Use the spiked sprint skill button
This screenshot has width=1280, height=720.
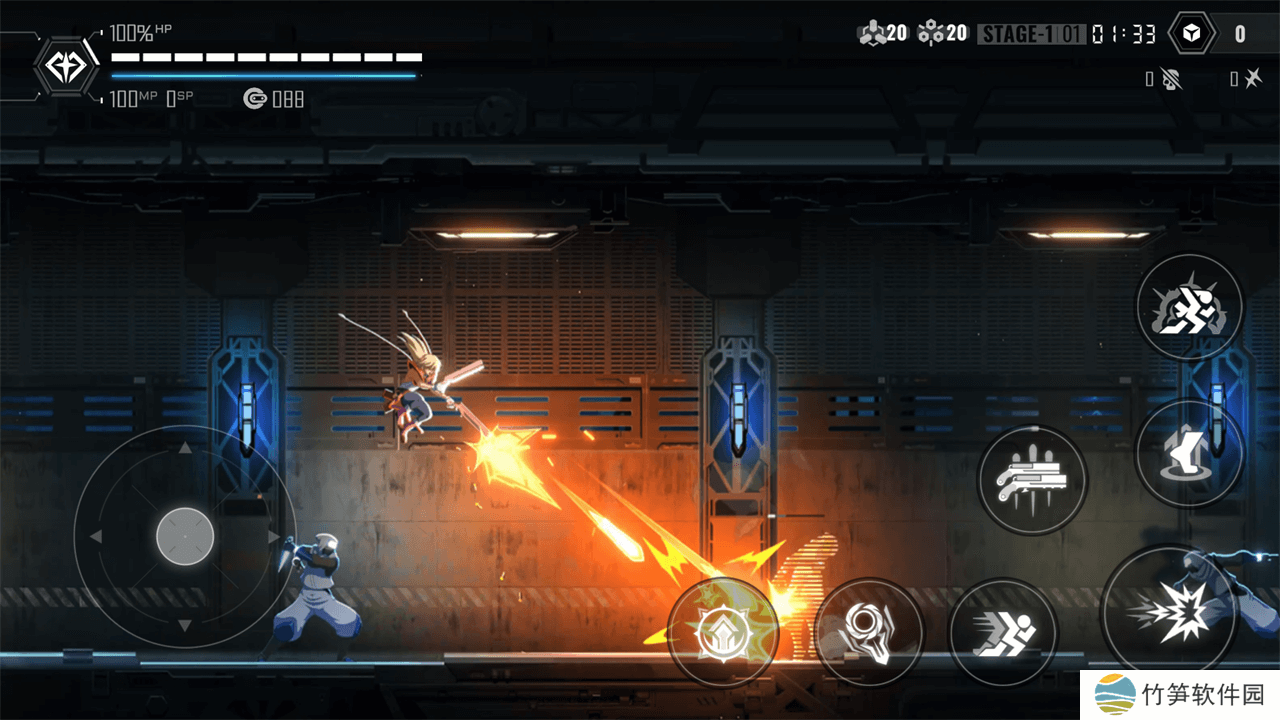pos(1189,306)
